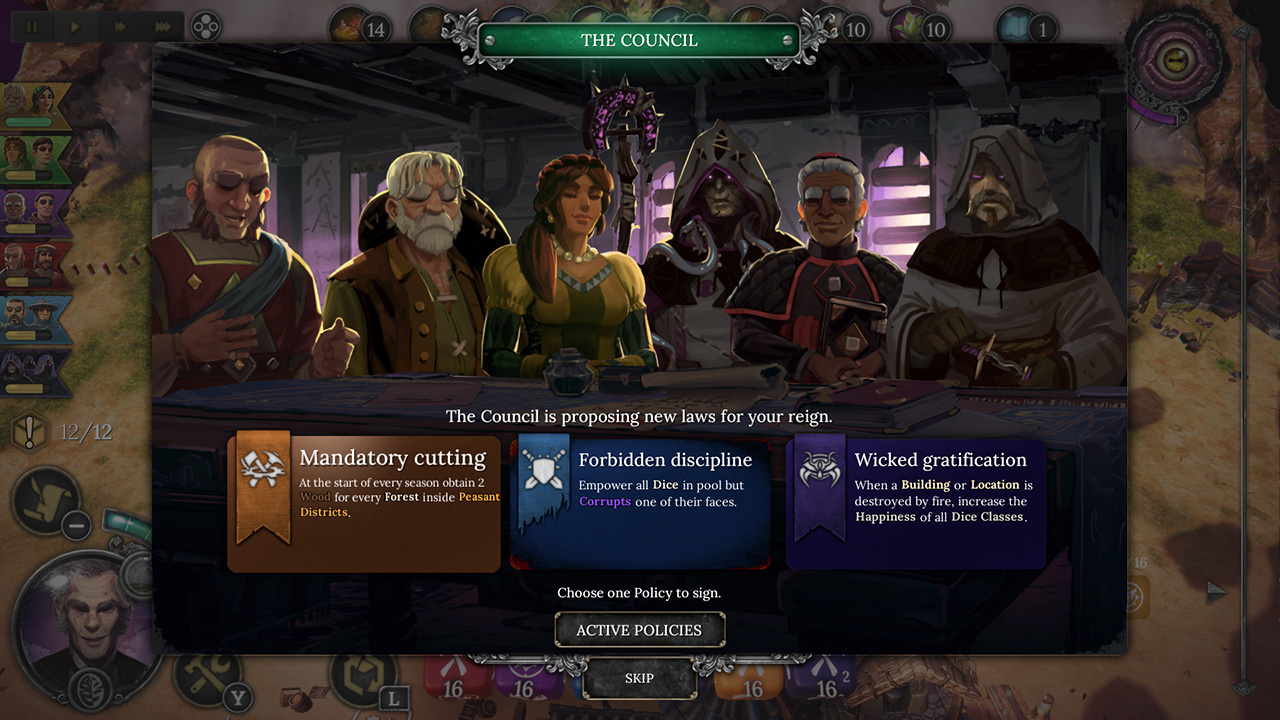Image resolution: width=1280 pixels, height=720 pixels.
Task: Click the dice pips icon beside the speed controls
Action: click(x=206, y=26)
